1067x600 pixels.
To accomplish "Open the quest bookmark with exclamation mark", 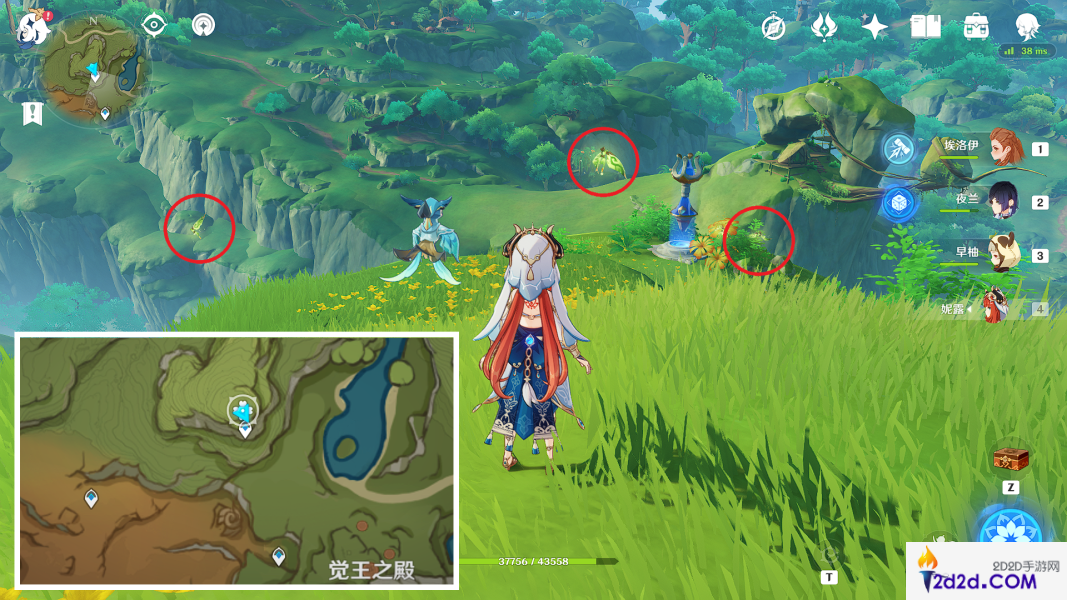I will 32,113.
